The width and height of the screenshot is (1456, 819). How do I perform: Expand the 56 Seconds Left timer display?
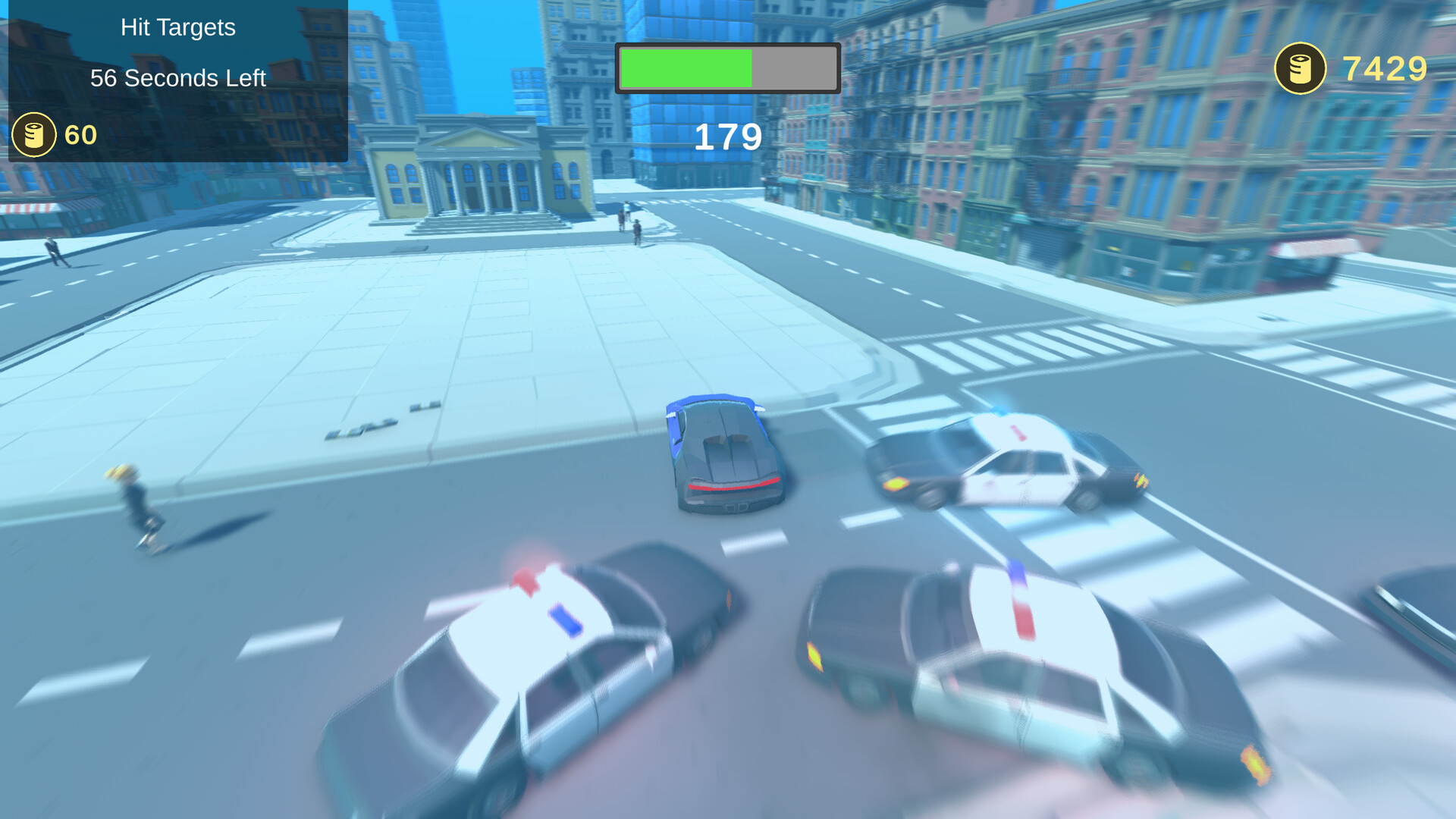(x=177, y=78)
